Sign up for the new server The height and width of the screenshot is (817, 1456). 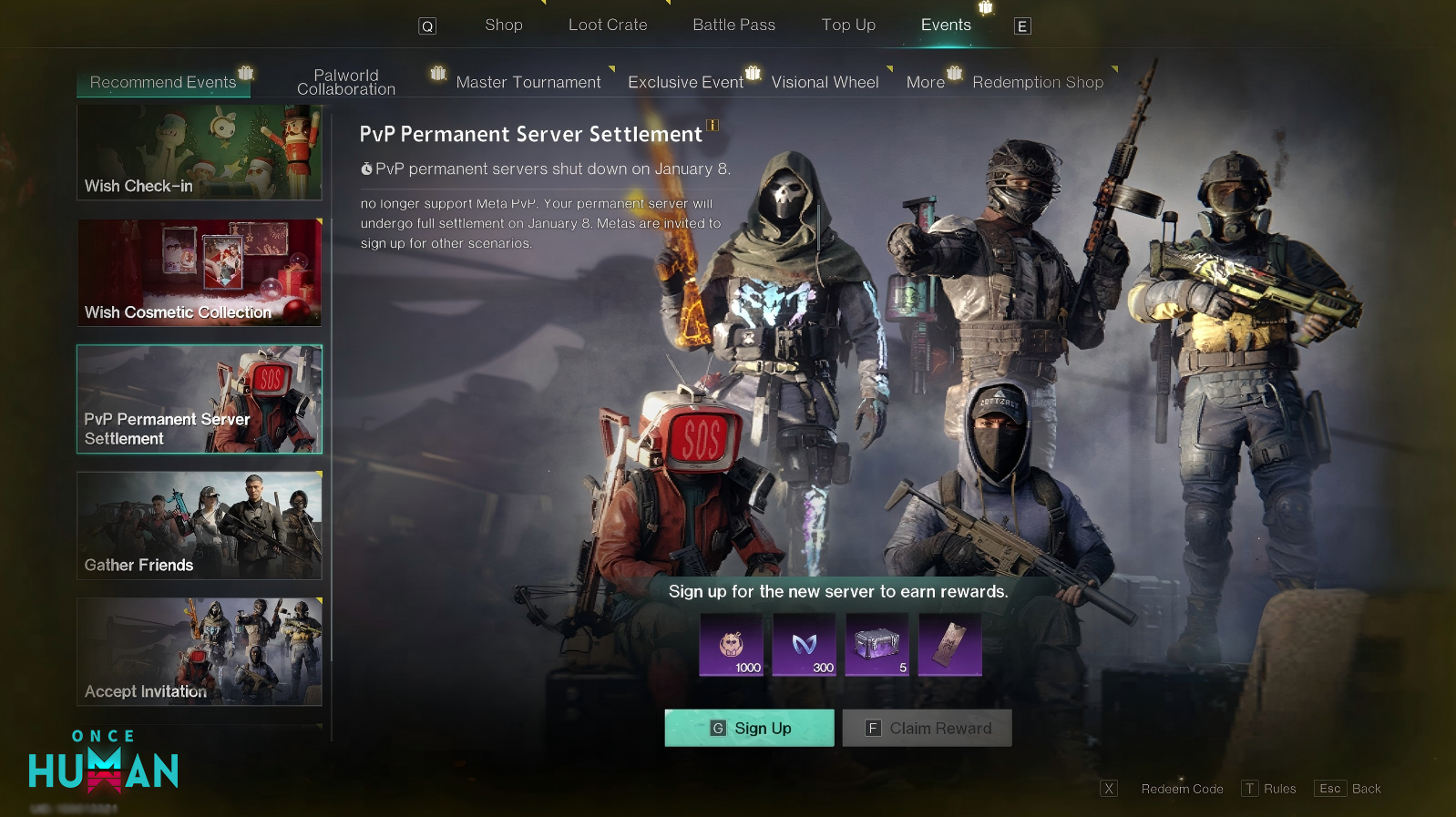[749, 729]
